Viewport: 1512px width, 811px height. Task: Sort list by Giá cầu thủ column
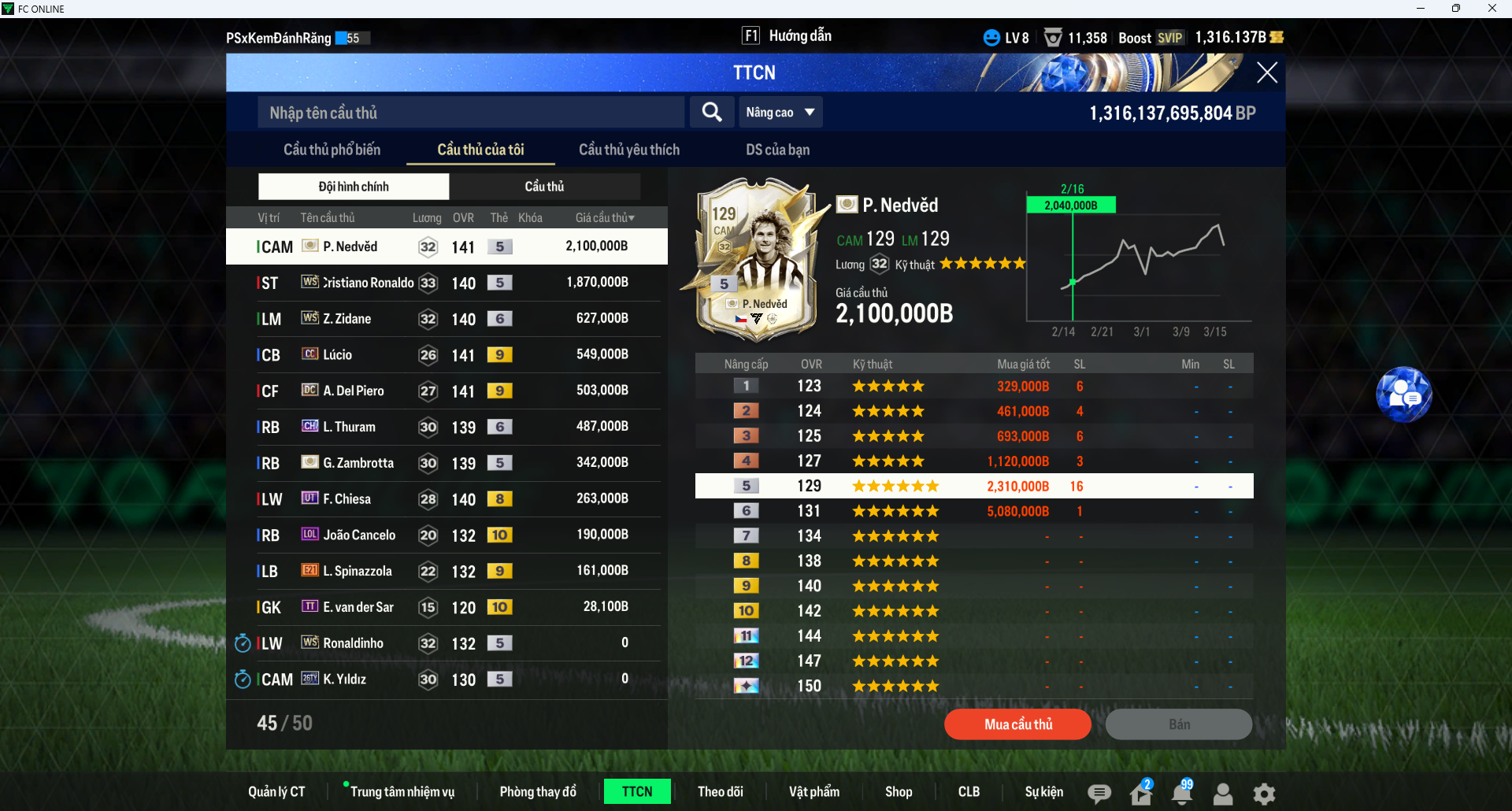pyautogui.click(x=604, y=218)
